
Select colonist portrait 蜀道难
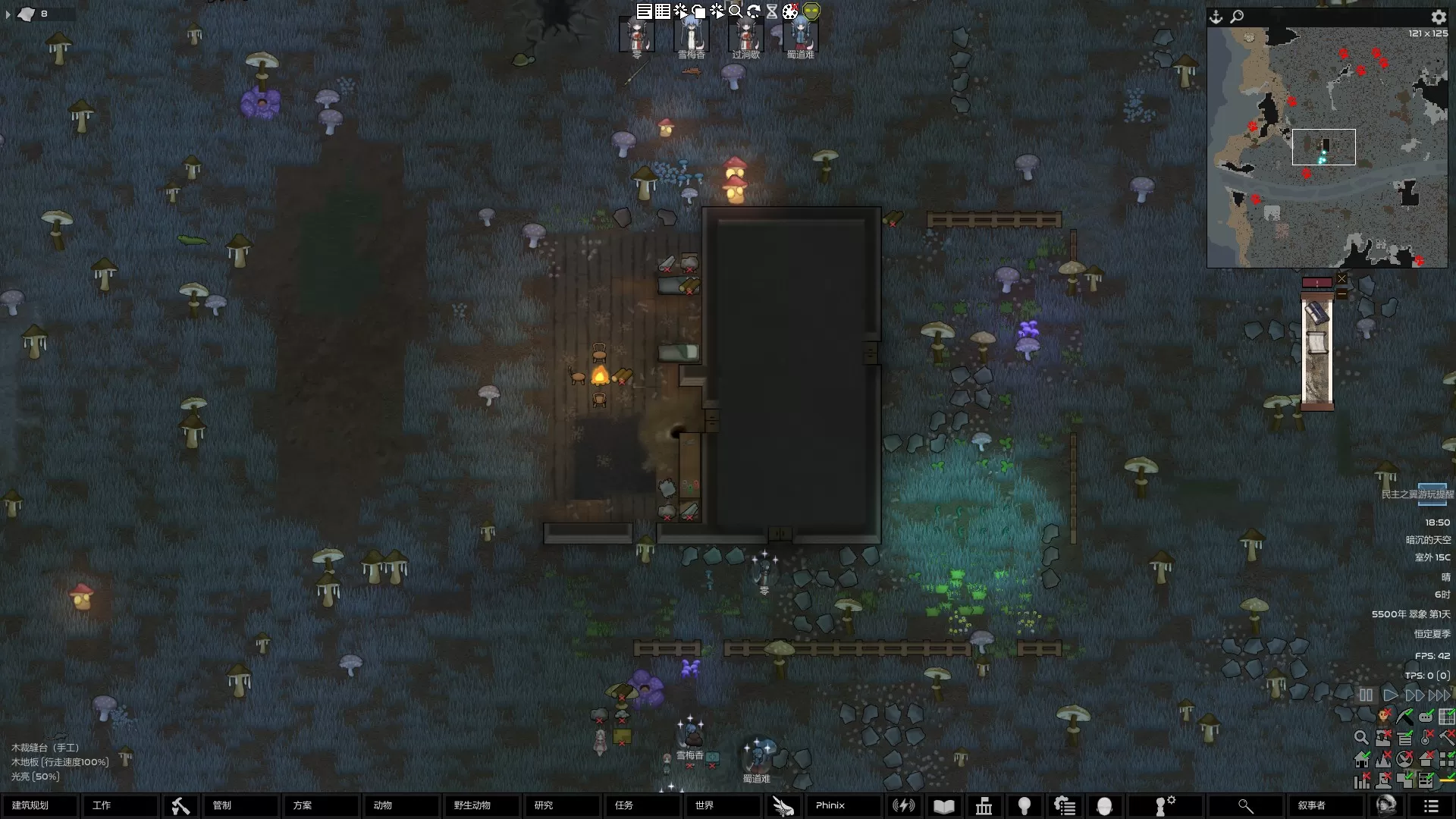pos(800,36)
